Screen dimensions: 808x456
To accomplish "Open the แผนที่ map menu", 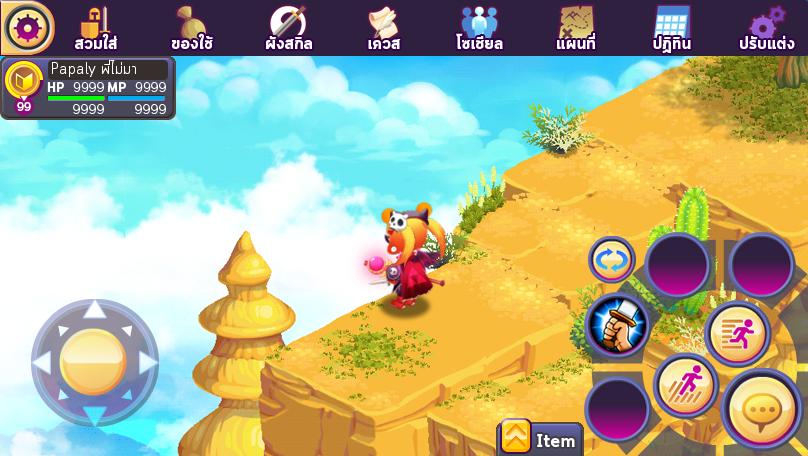I will (x=576, y=28).
